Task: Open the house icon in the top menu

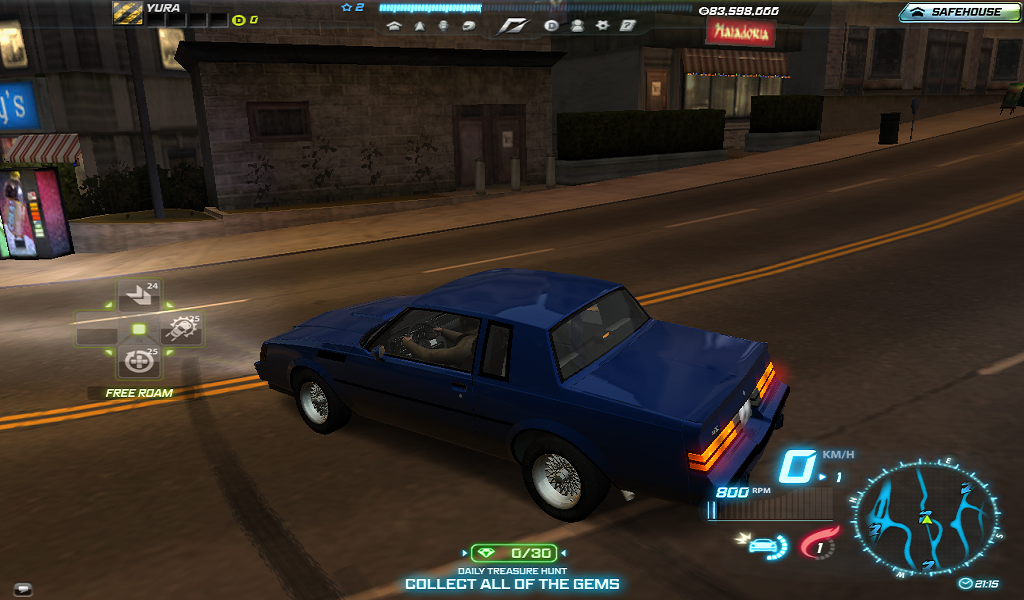Action: [x=393, y=26]
